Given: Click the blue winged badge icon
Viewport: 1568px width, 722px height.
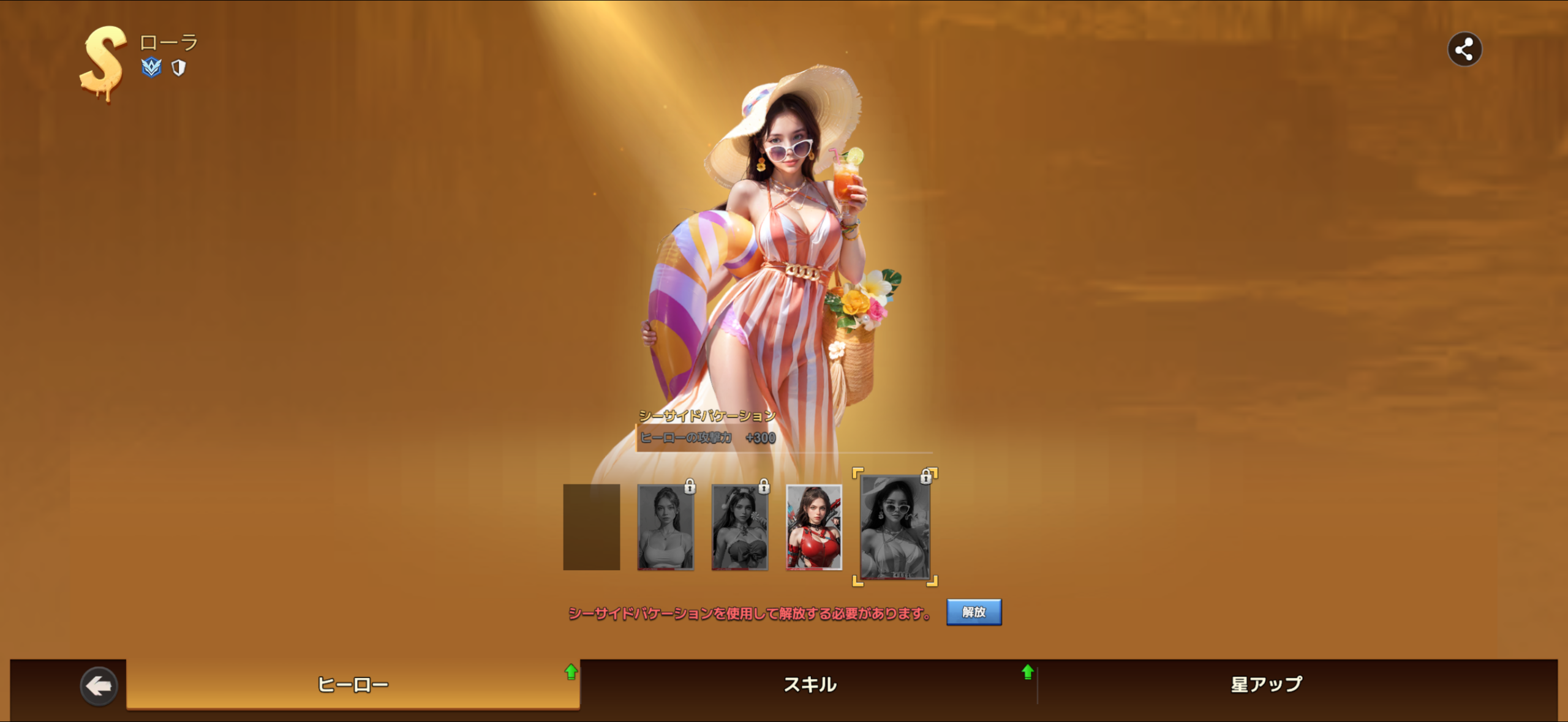Looking at the screenshot, I should [151, 67].
